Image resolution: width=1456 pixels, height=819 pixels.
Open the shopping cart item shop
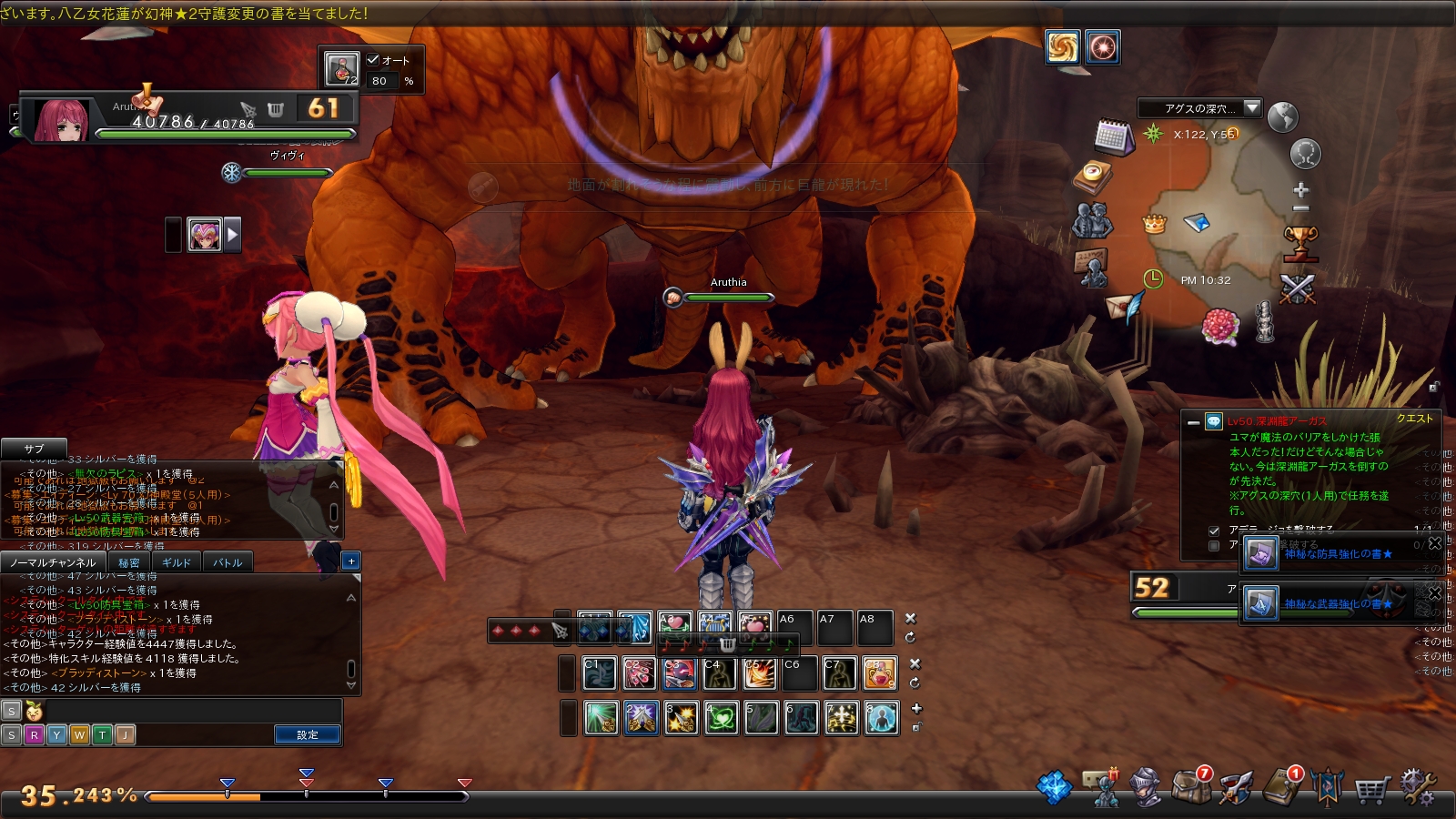click(1371, 789)
